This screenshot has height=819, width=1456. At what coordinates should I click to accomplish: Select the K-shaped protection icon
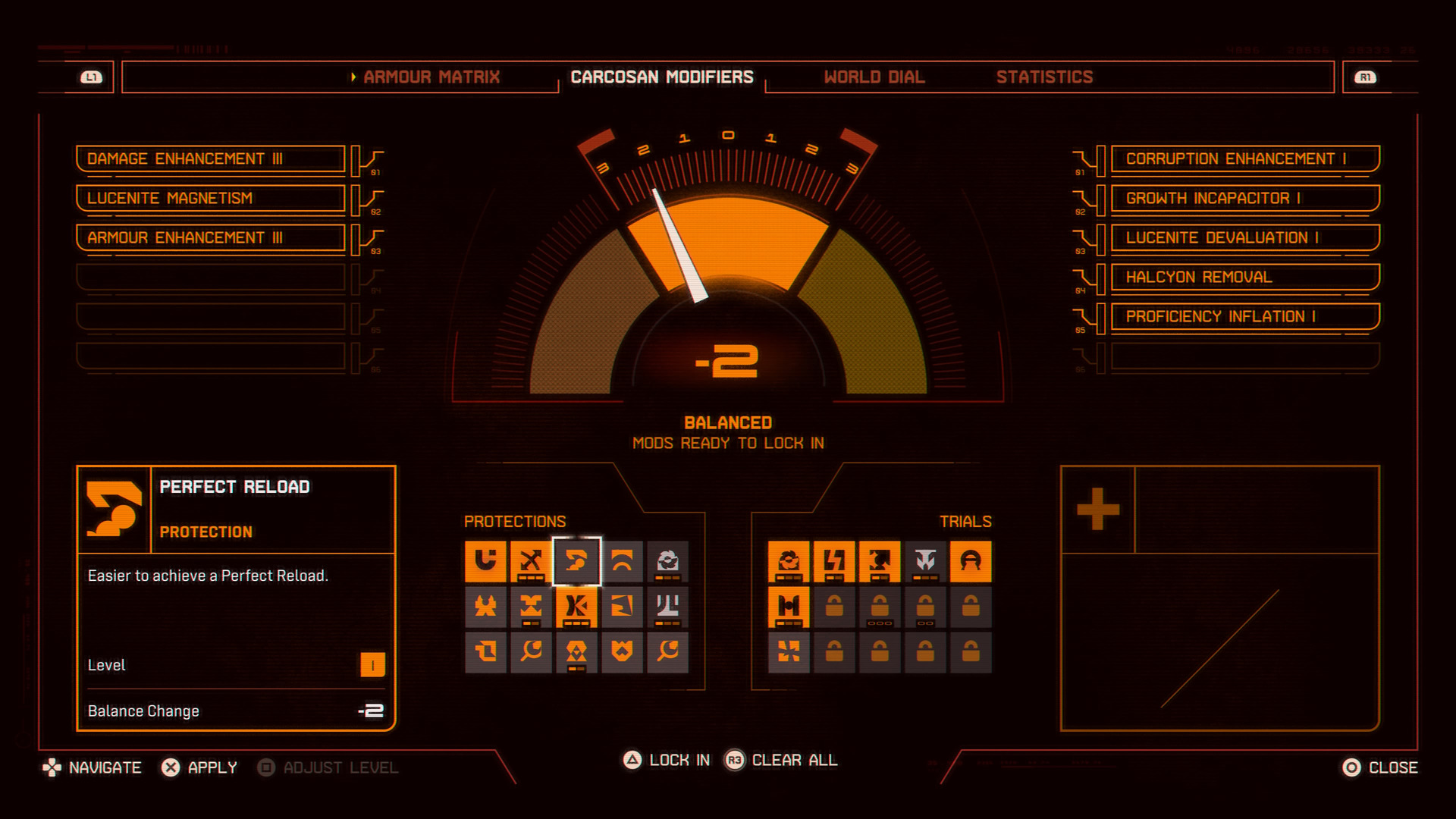pos(576,607)
